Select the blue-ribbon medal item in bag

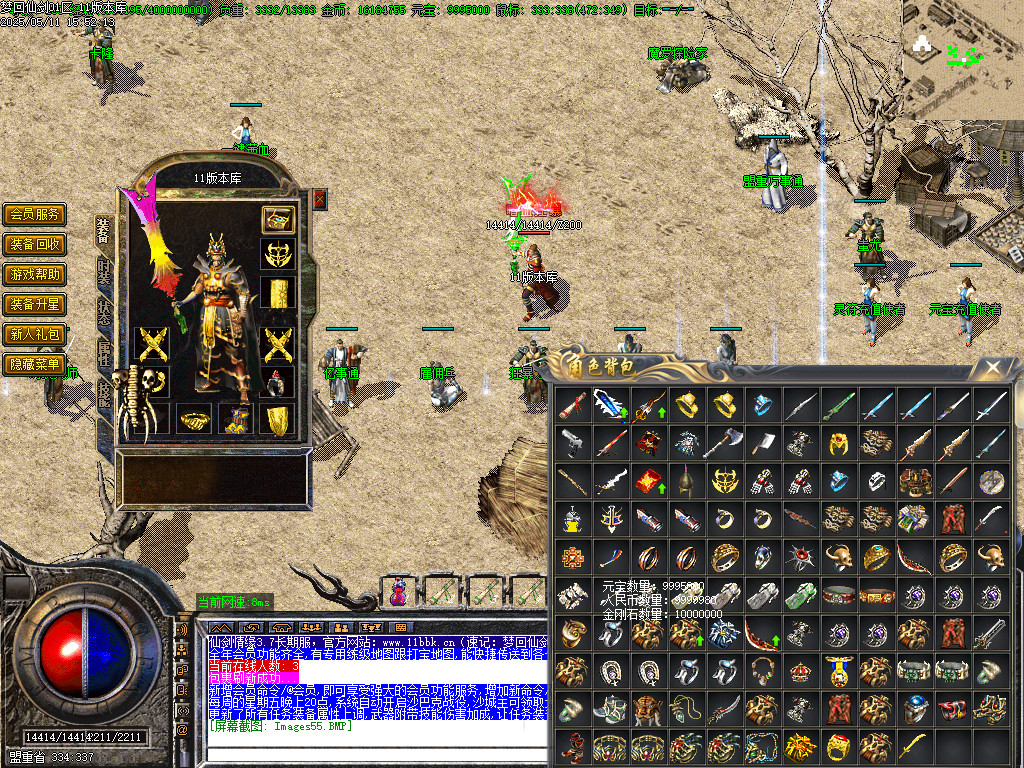point(839,670)
